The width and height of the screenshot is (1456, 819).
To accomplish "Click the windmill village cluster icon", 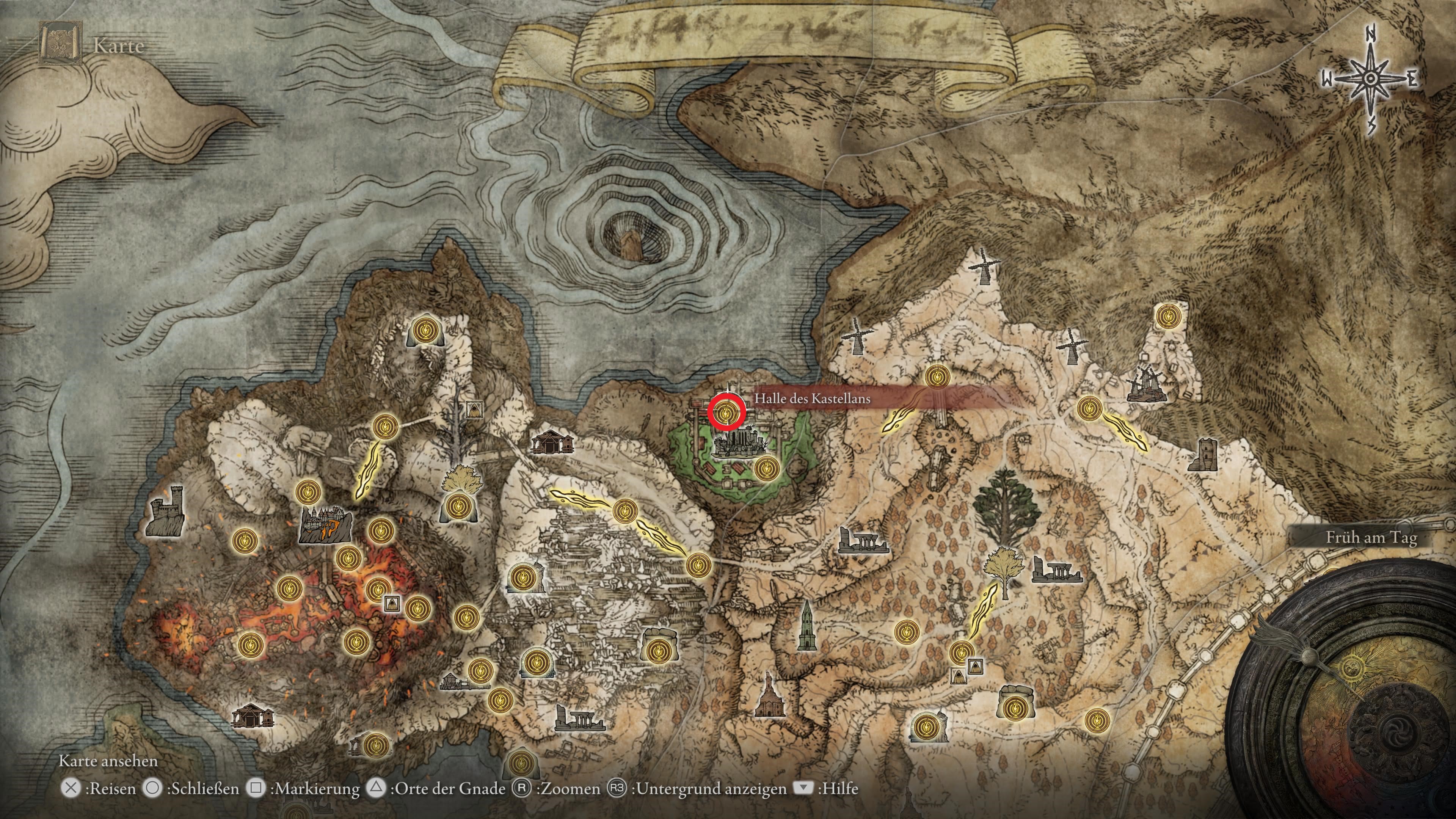I will 1146,386.
